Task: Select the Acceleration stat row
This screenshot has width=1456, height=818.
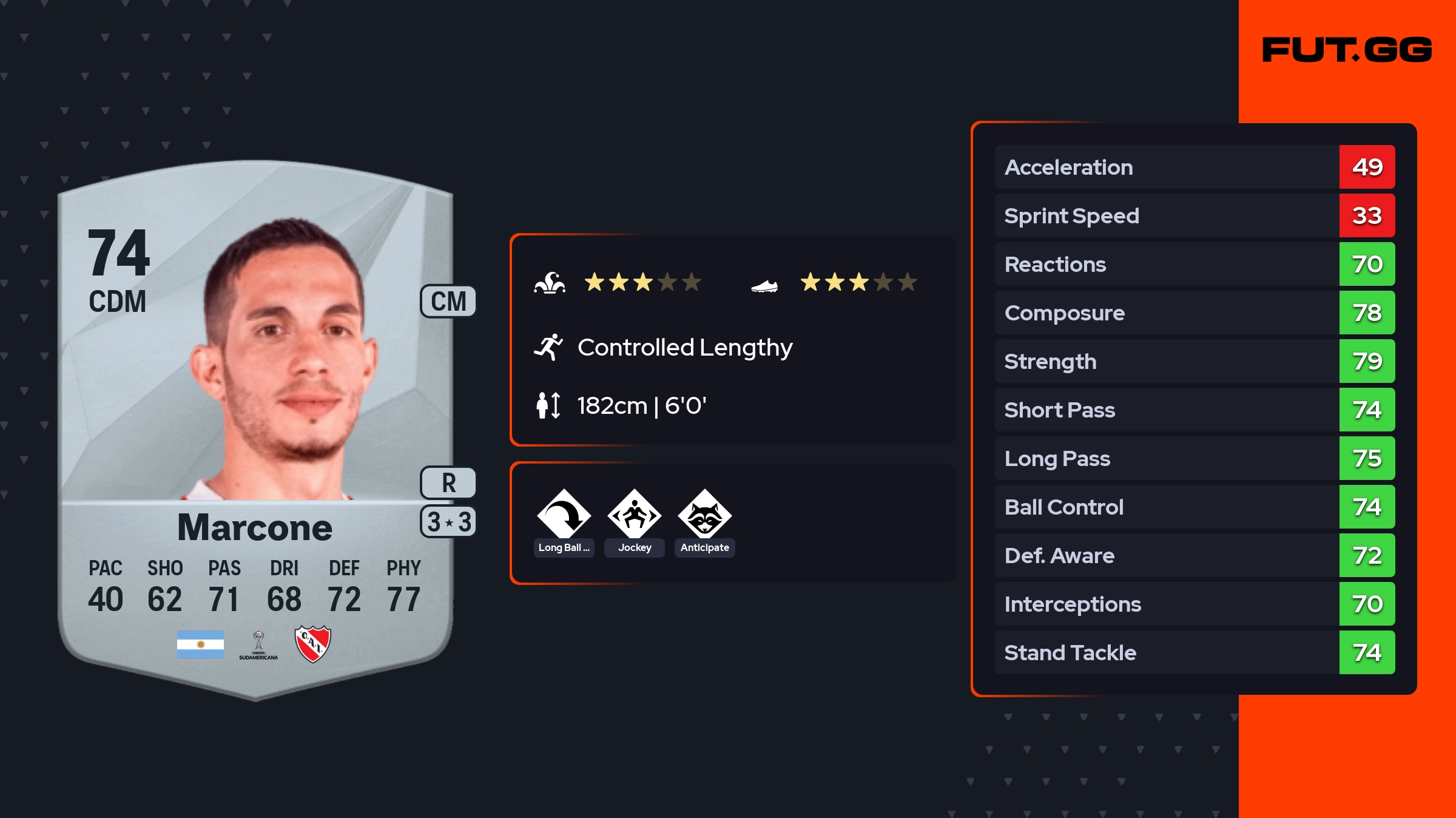Action: tap(1194, 167)
